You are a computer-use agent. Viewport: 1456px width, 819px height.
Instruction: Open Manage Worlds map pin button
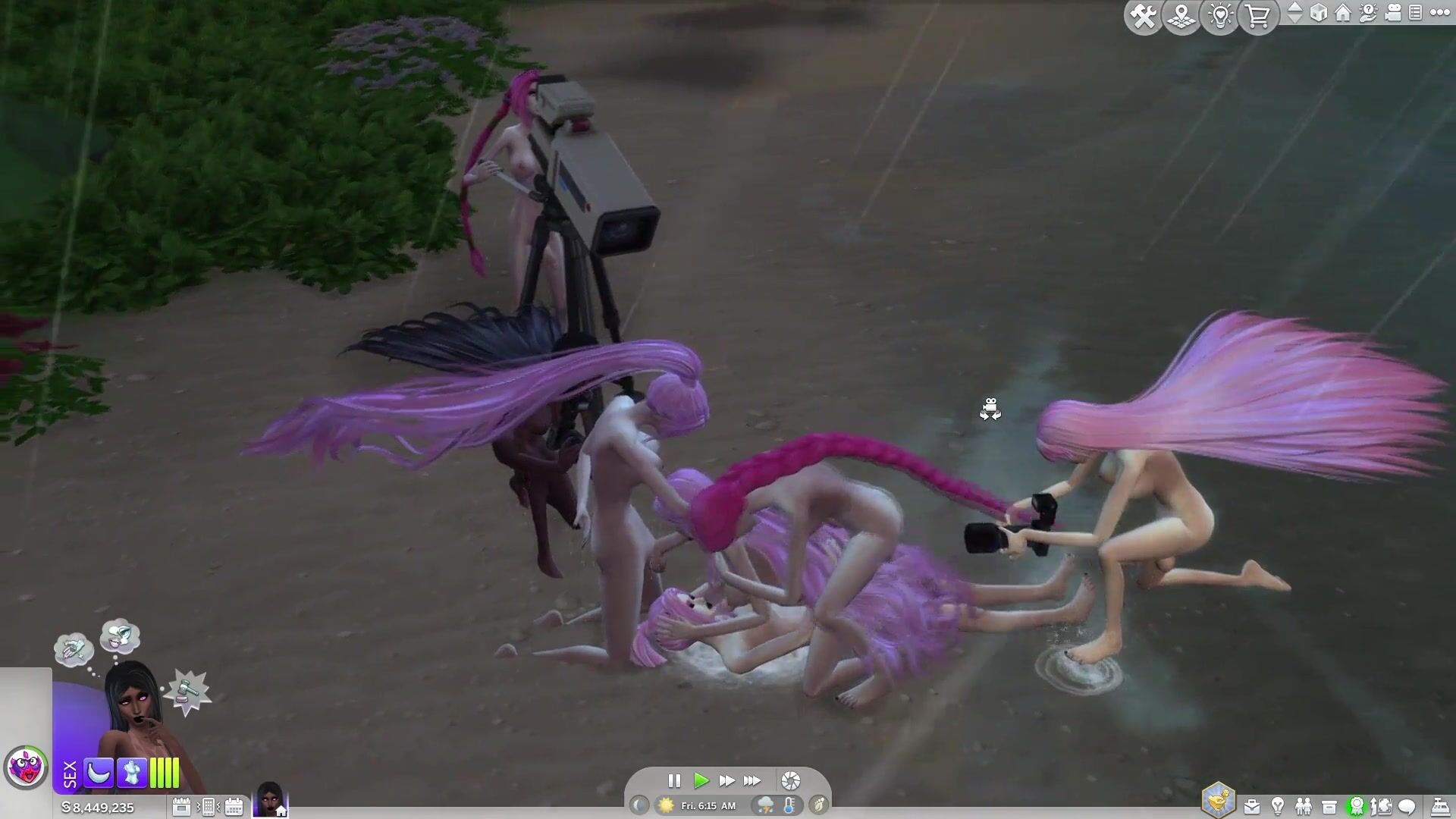1181,16
